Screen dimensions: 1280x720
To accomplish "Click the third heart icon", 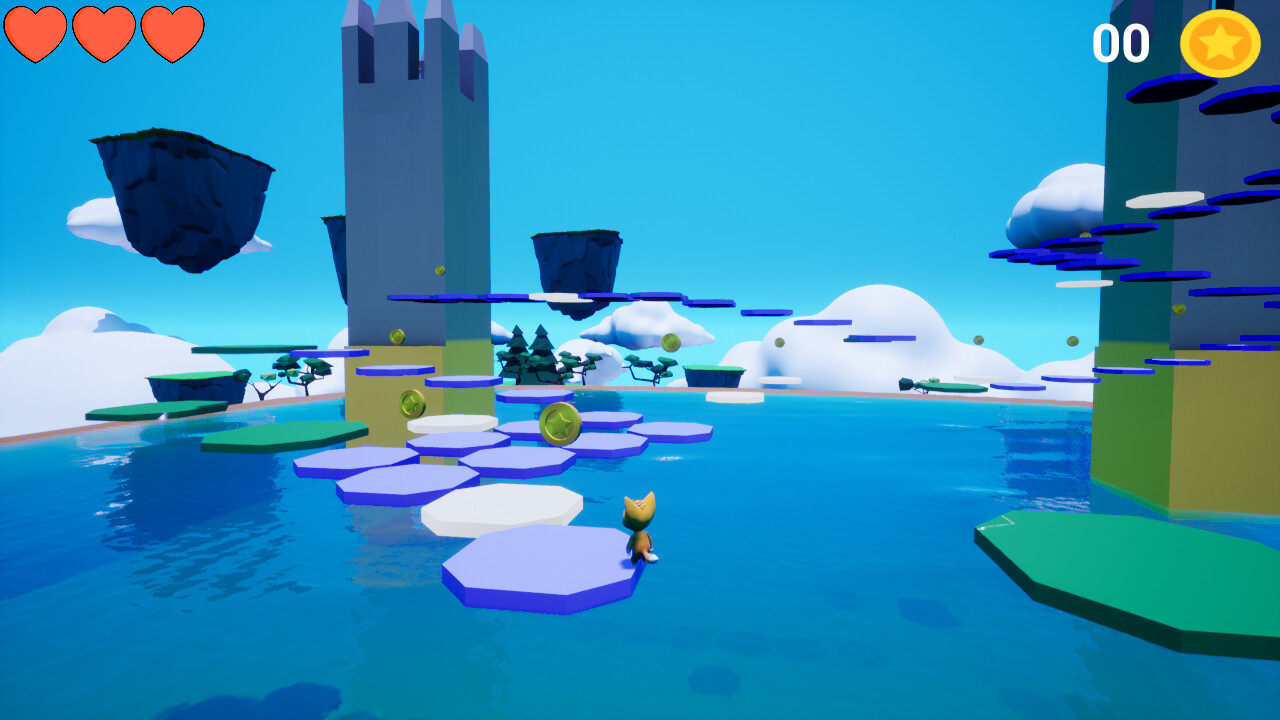I will coord(172,33).
